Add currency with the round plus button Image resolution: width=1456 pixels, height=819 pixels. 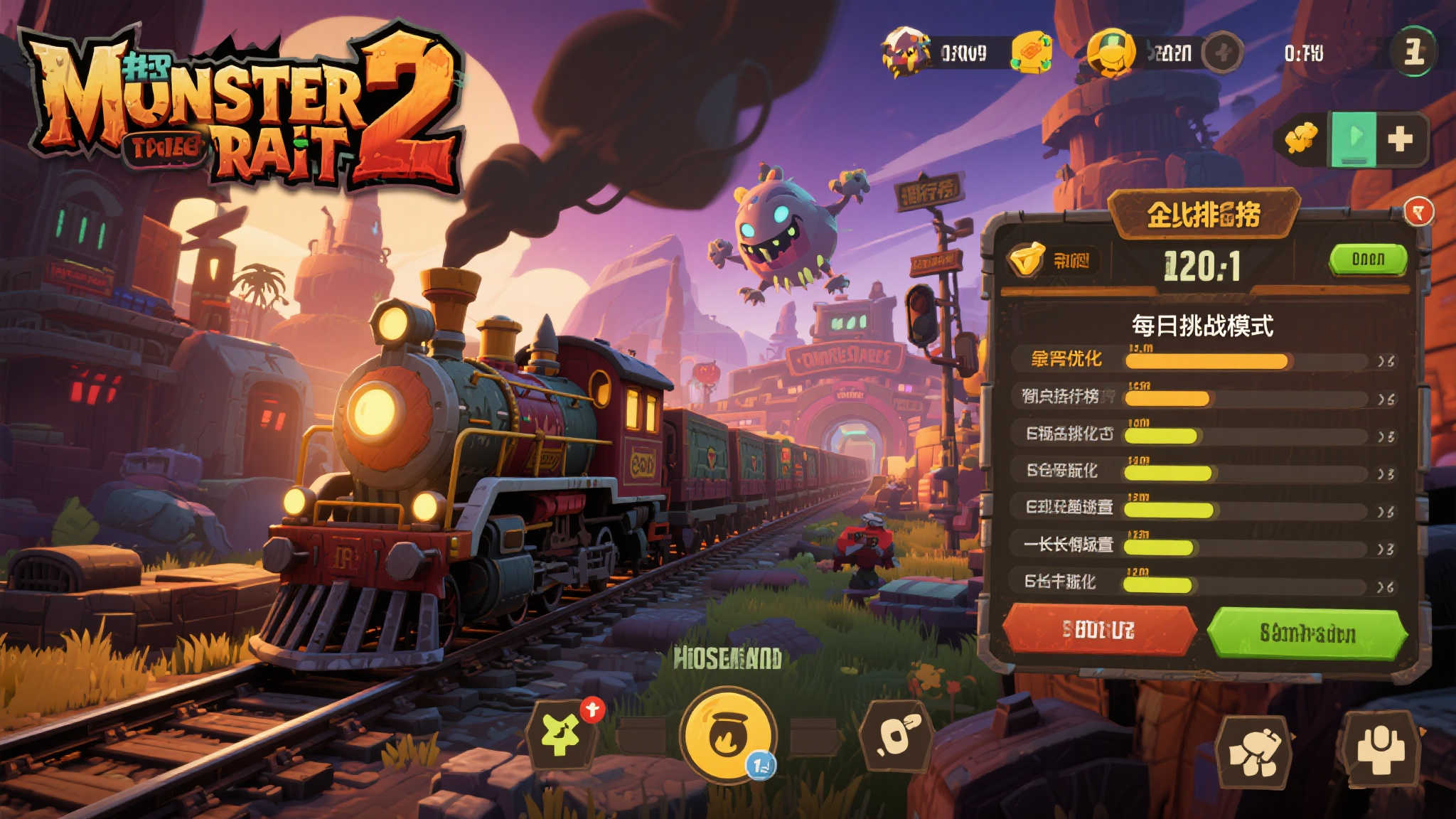1223,53
